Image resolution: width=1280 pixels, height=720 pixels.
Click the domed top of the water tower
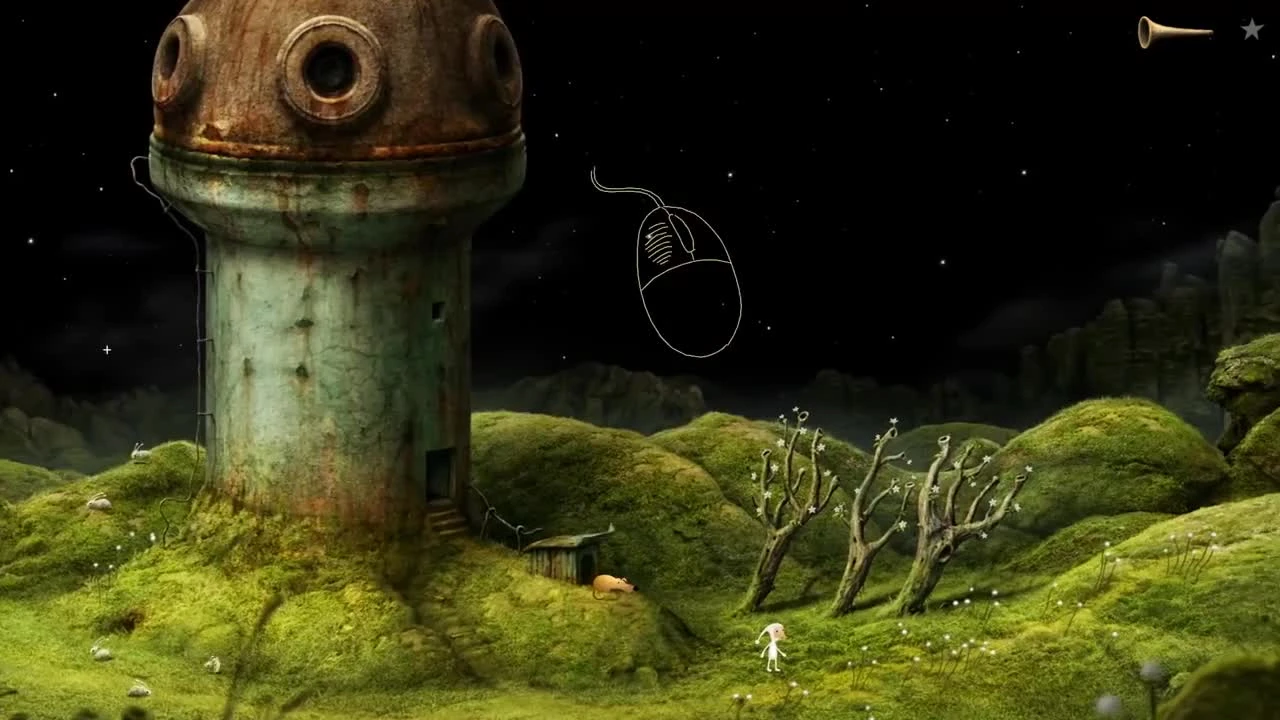pos(330,80)
